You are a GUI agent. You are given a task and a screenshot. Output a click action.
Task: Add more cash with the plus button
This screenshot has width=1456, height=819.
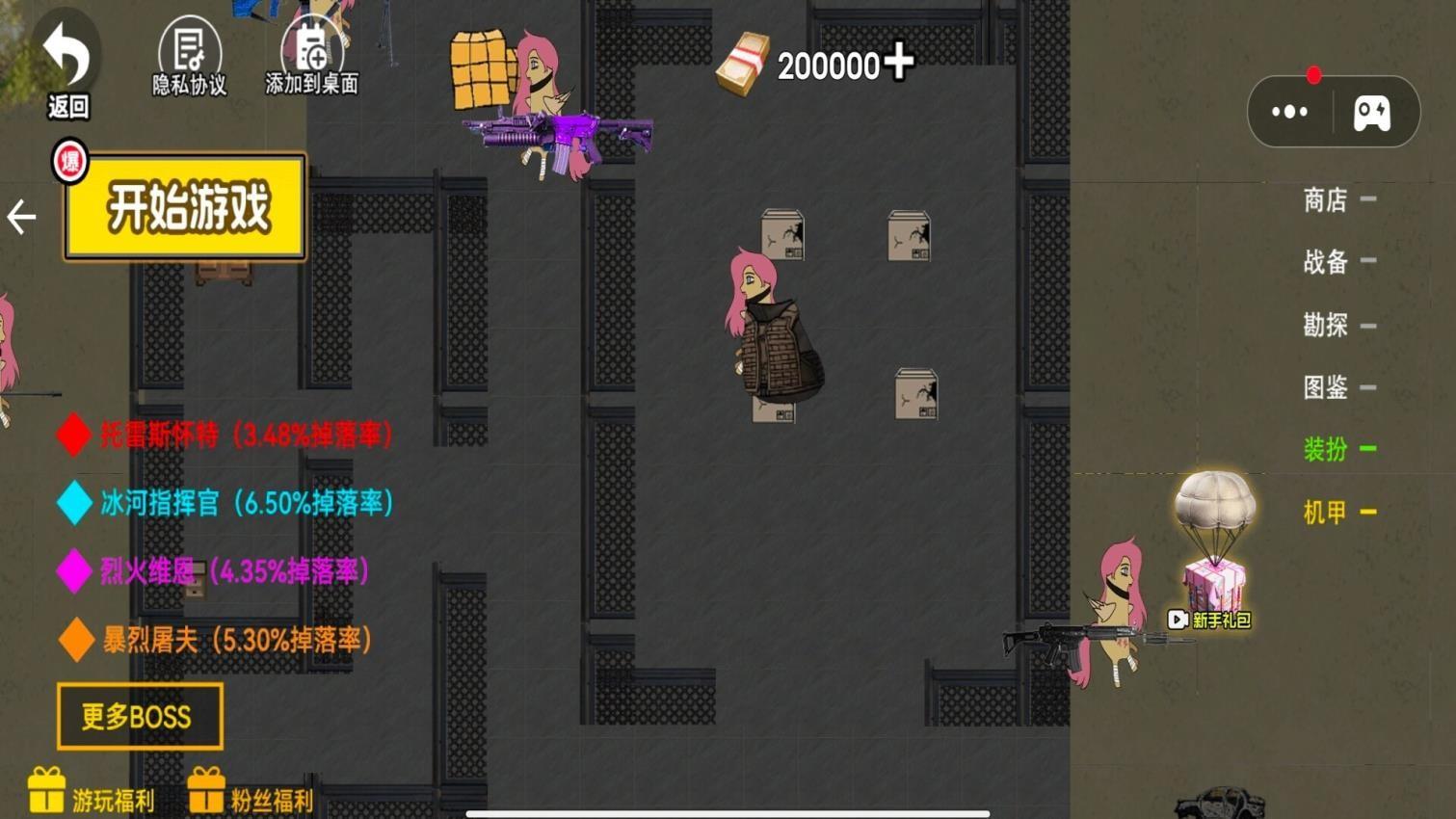coord(899,62)
